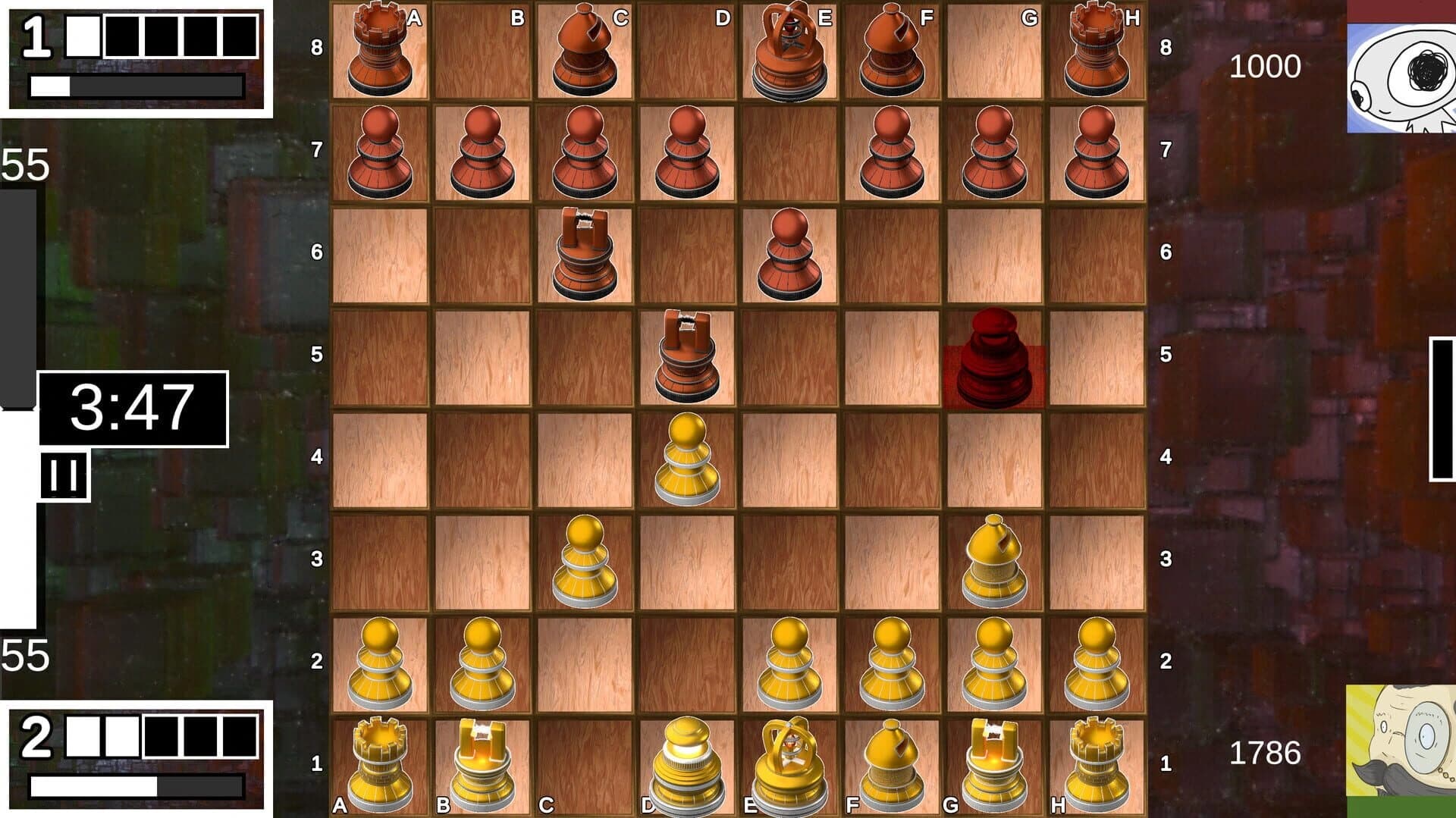Pick the red king on E8
This screenshot has width=1456, height=818.
click(789, 49)
